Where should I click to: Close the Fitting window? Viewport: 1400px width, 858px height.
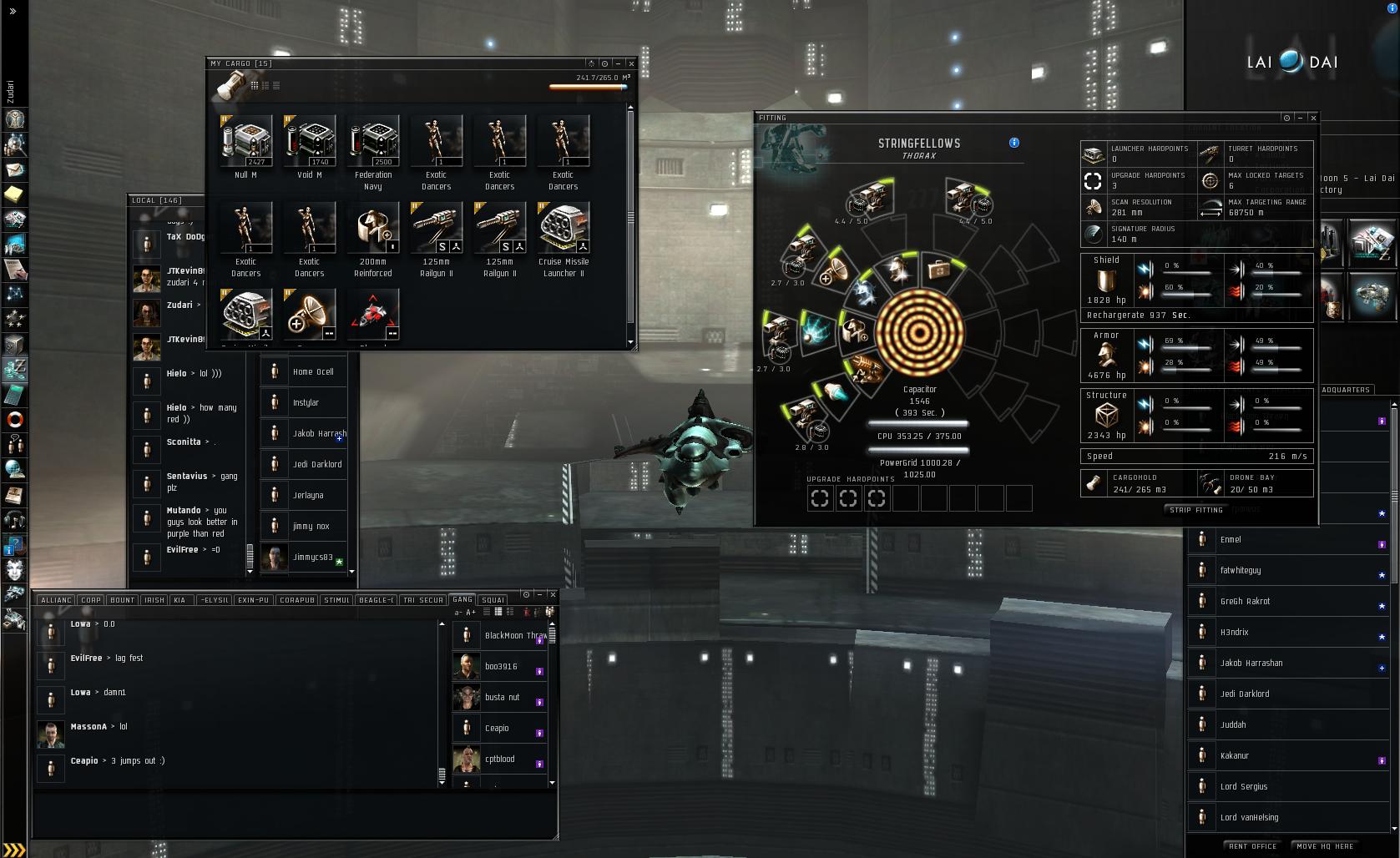tap(1313, 118)
